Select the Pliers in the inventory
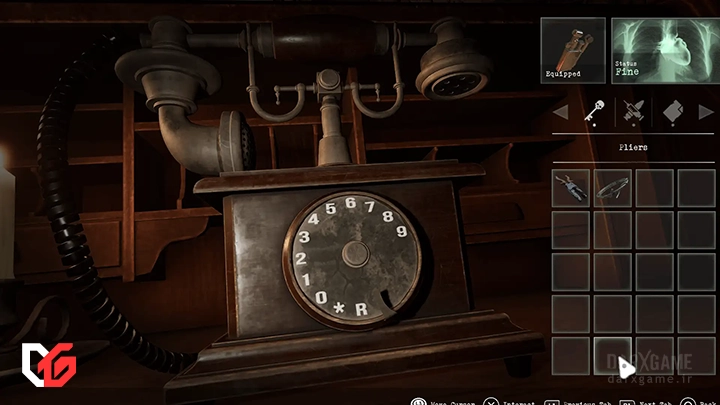The height and width of the screenshot is (405, 720). (x=570, y=186)
